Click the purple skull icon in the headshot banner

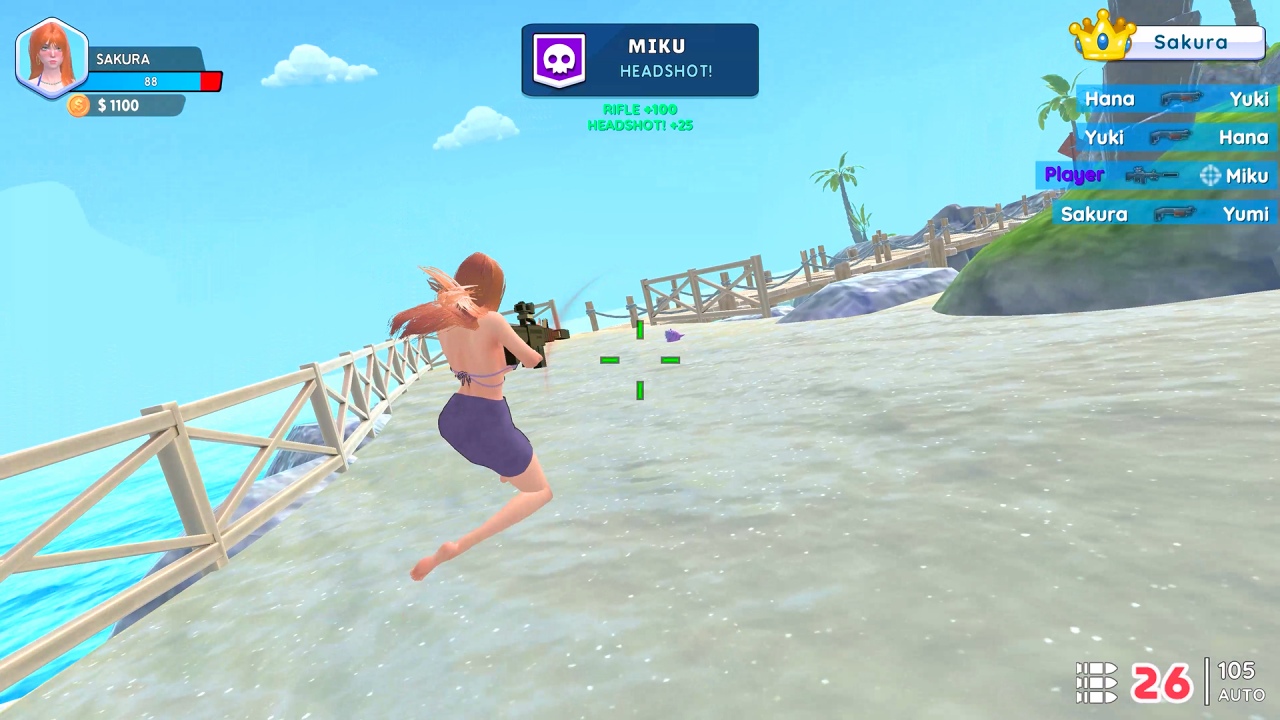(x=559, y=59)
